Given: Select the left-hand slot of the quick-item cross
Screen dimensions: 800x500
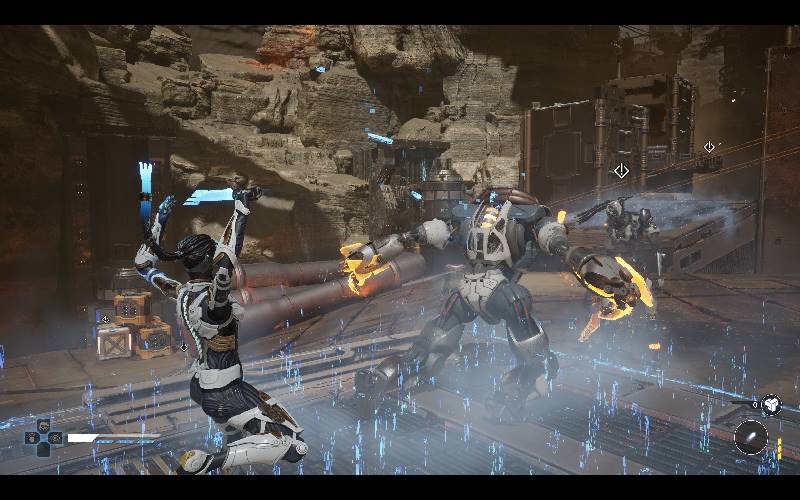Looking at the screenshot, I should [31, 438].
